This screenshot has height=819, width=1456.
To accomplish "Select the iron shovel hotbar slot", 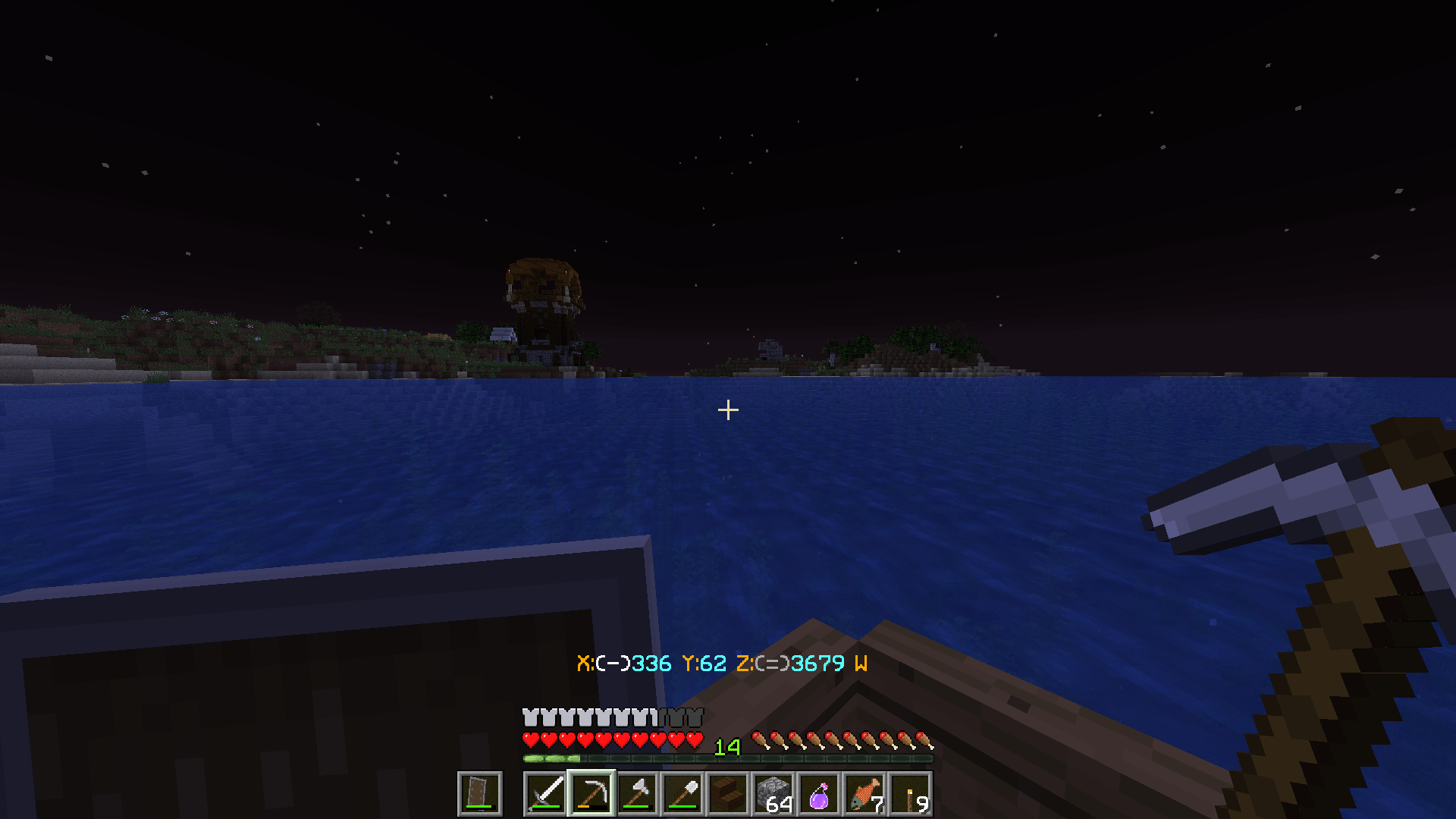I will pyautogui.click(x=682, y=793).
